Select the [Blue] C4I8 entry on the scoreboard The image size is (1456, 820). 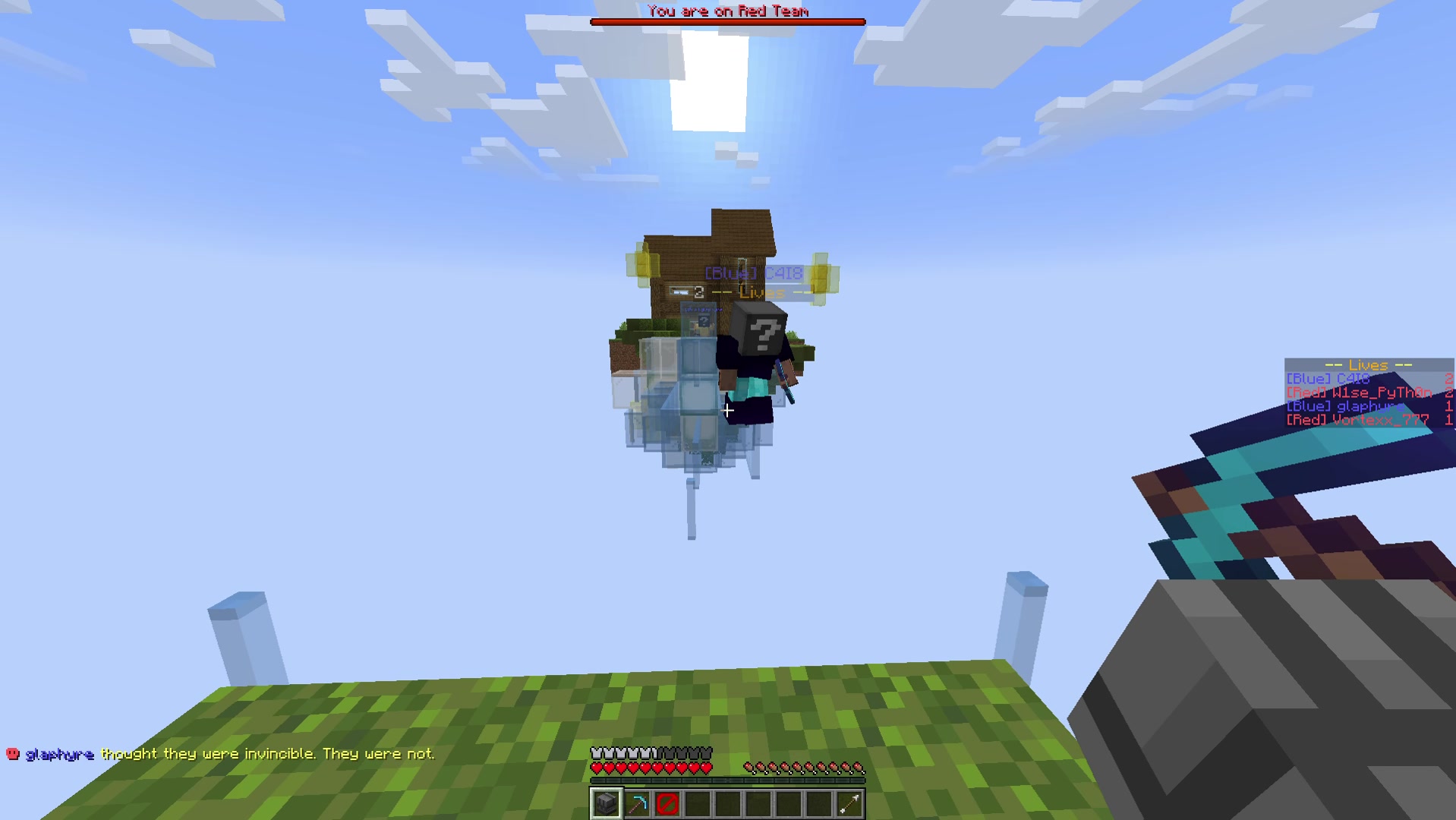coord(1328,377)
